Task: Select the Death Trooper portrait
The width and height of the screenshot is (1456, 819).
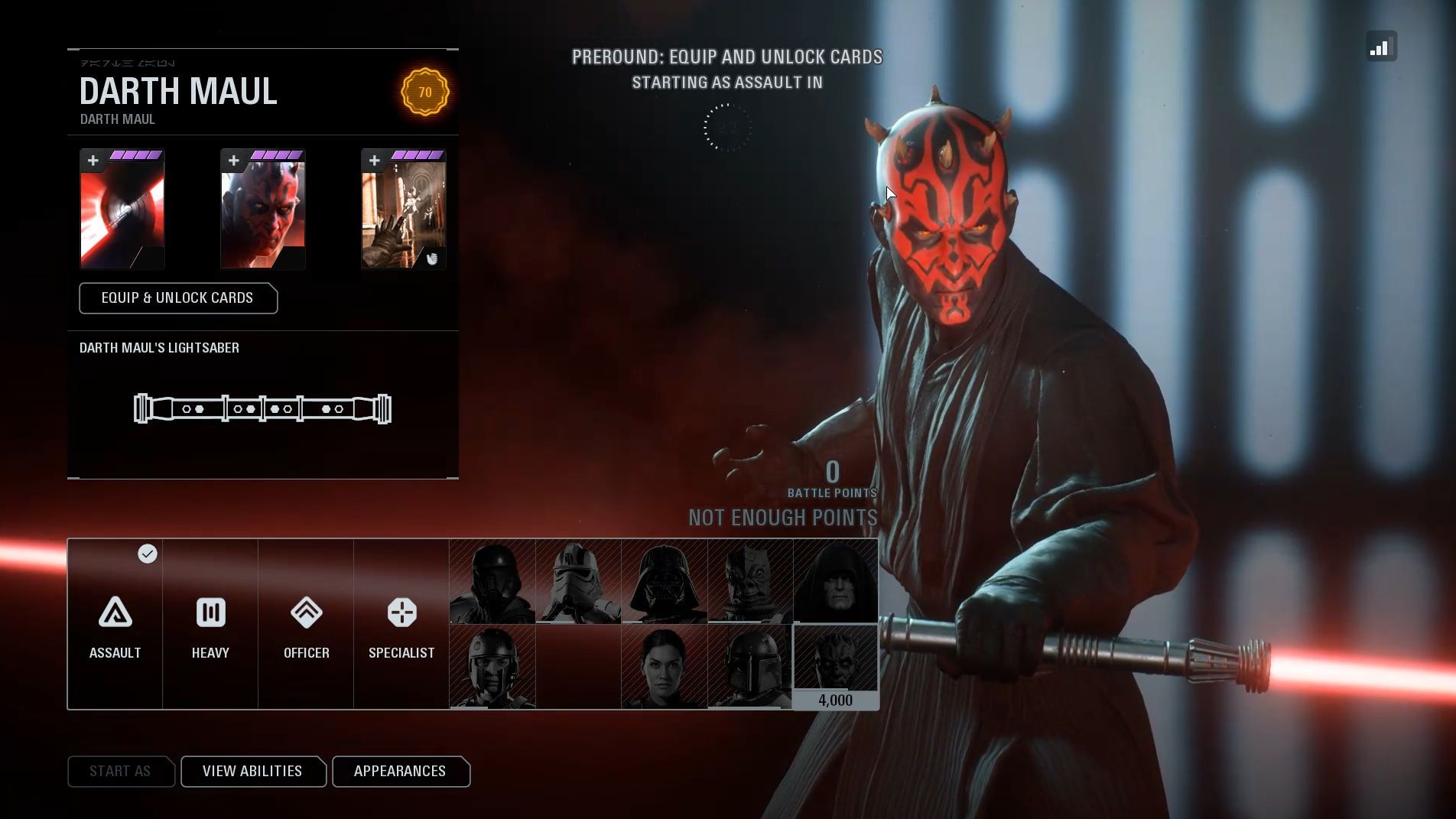Action: click(492, 582)
